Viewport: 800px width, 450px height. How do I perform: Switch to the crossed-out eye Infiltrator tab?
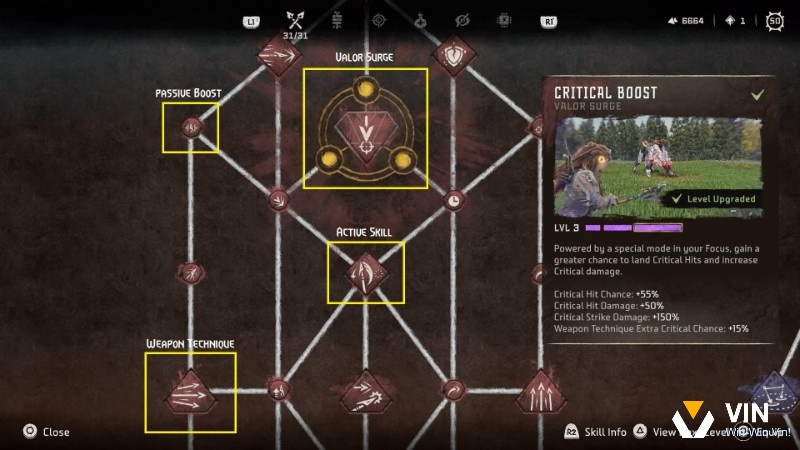(462, 20)
